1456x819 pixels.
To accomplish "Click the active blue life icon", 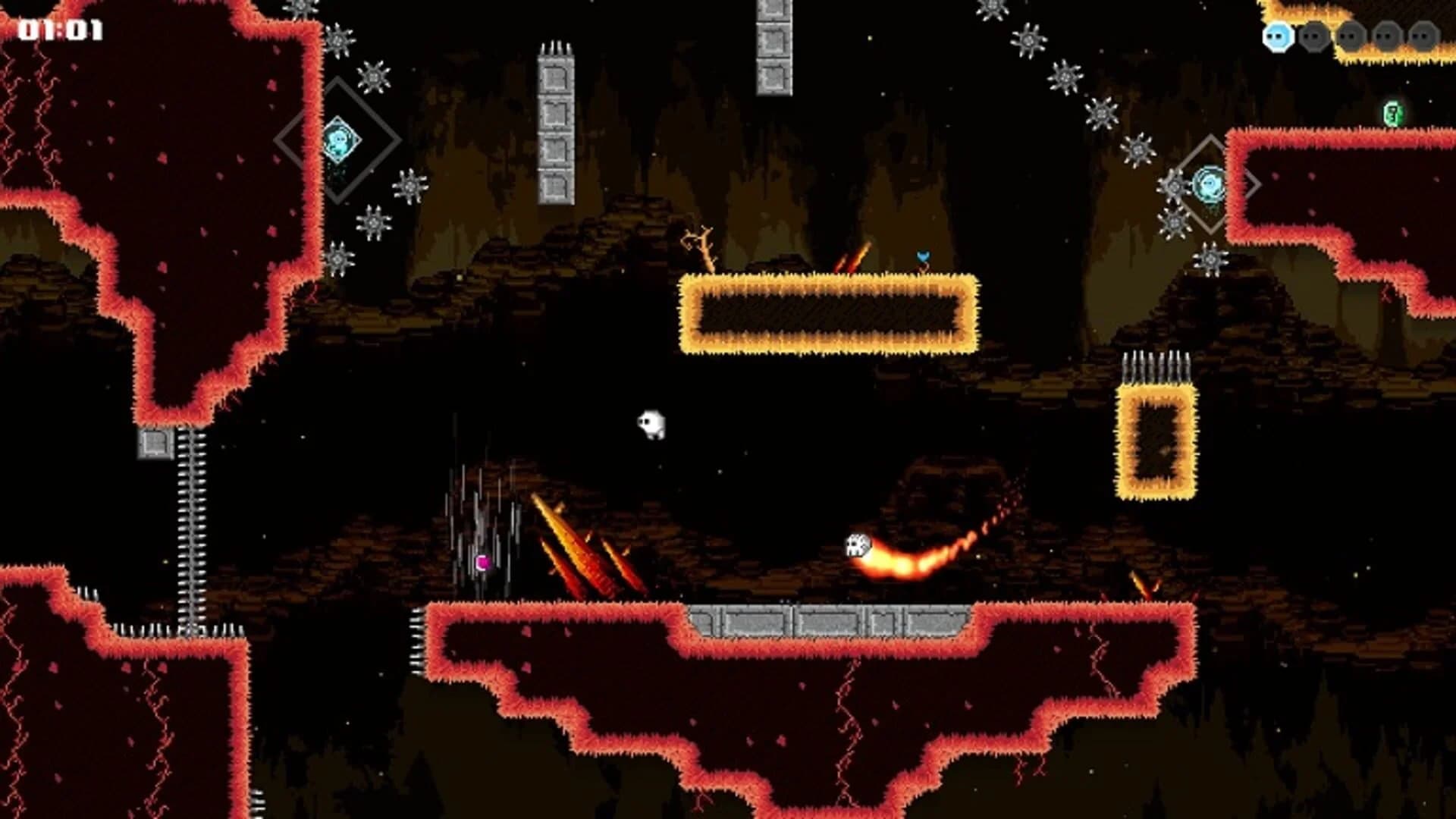I will (1279, 36).
